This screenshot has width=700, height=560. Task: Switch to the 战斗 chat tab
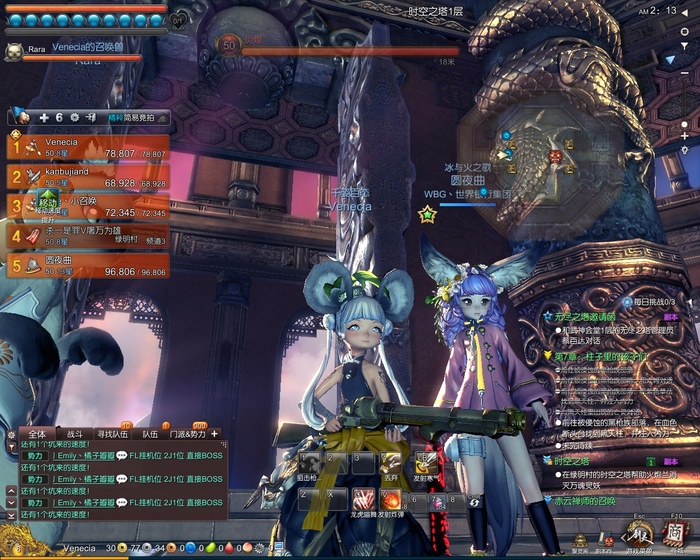74,434
